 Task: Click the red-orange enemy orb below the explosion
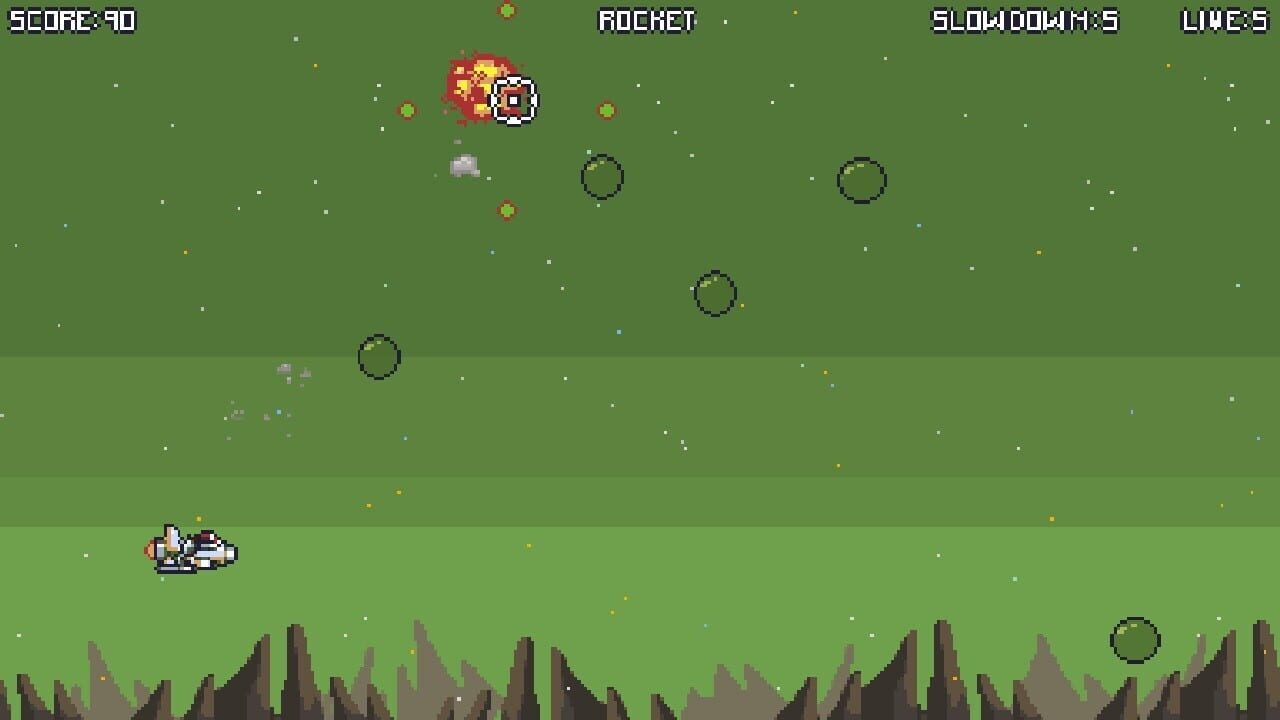click(x=506, y=209)
